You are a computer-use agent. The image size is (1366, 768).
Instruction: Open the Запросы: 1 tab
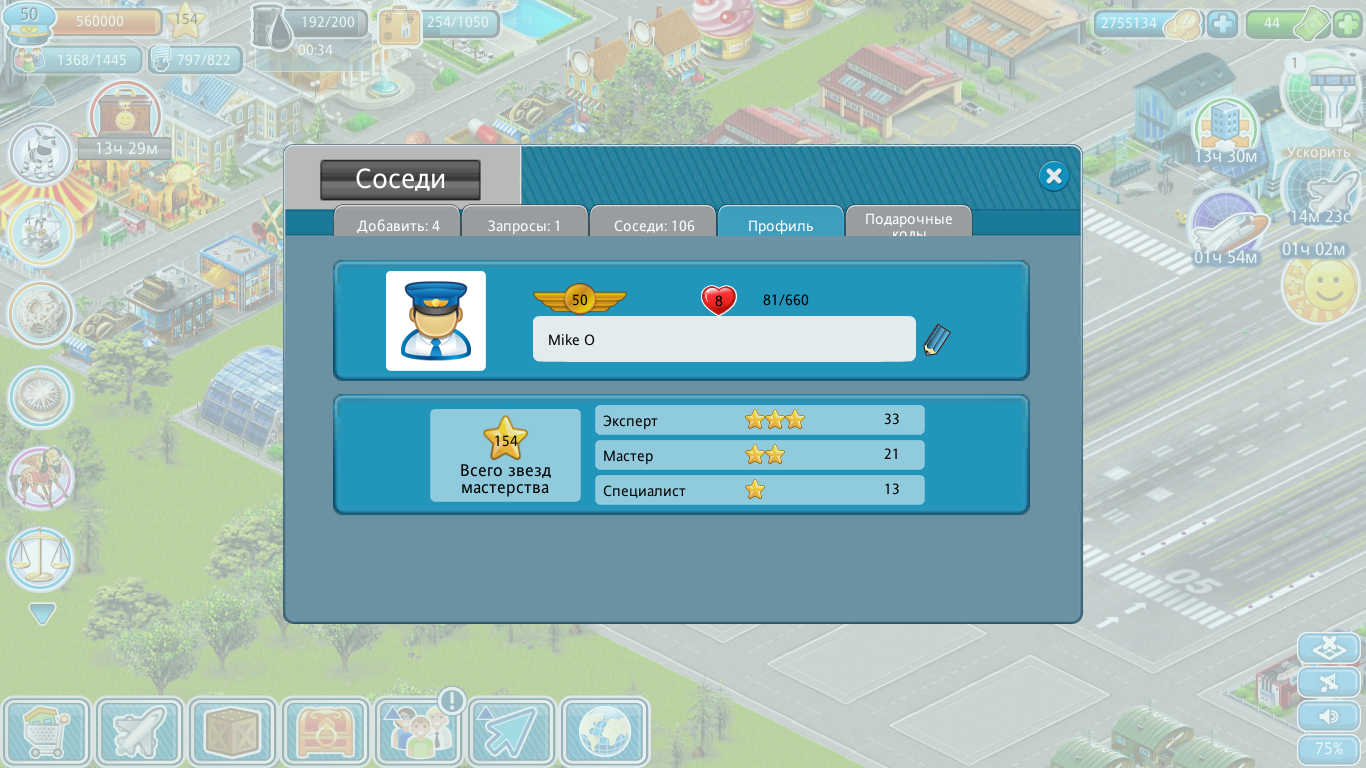524,224
